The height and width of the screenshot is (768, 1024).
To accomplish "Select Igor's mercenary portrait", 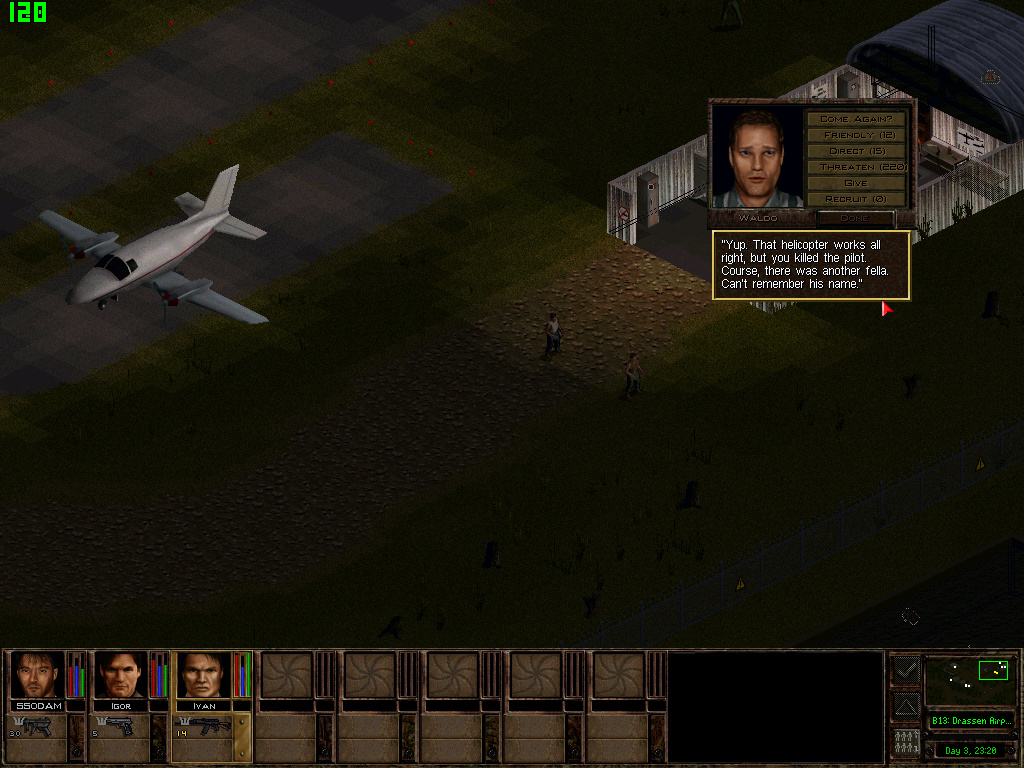I will (x=121, y=675).
